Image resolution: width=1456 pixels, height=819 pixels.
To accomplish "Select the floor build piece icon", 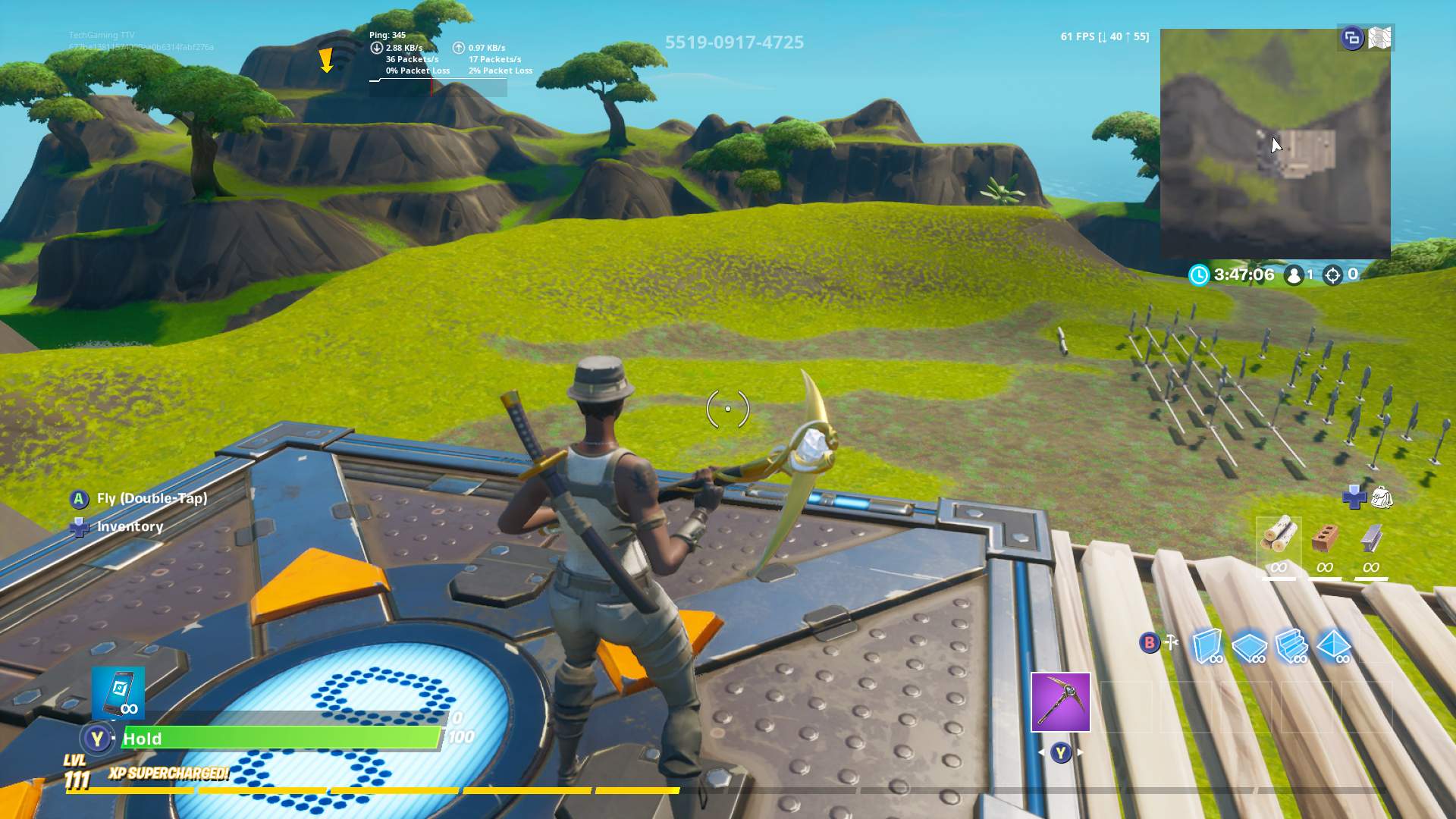I will (x=1250, y=645).
